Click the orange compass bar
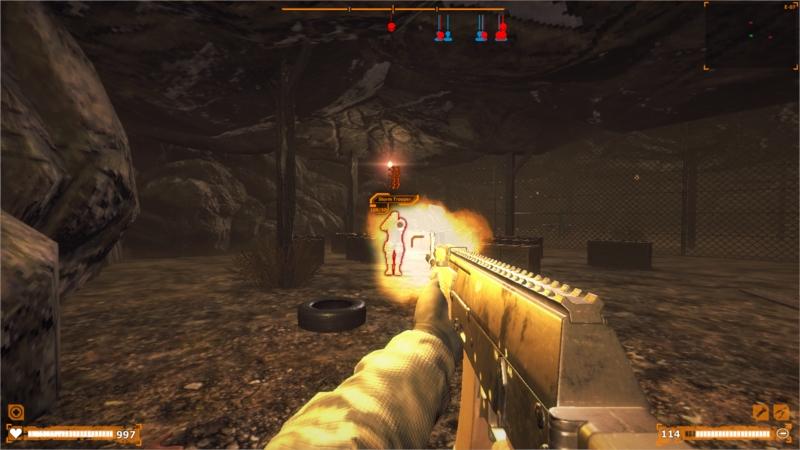This screenshot has height=450, width=800. click(394, 9)
